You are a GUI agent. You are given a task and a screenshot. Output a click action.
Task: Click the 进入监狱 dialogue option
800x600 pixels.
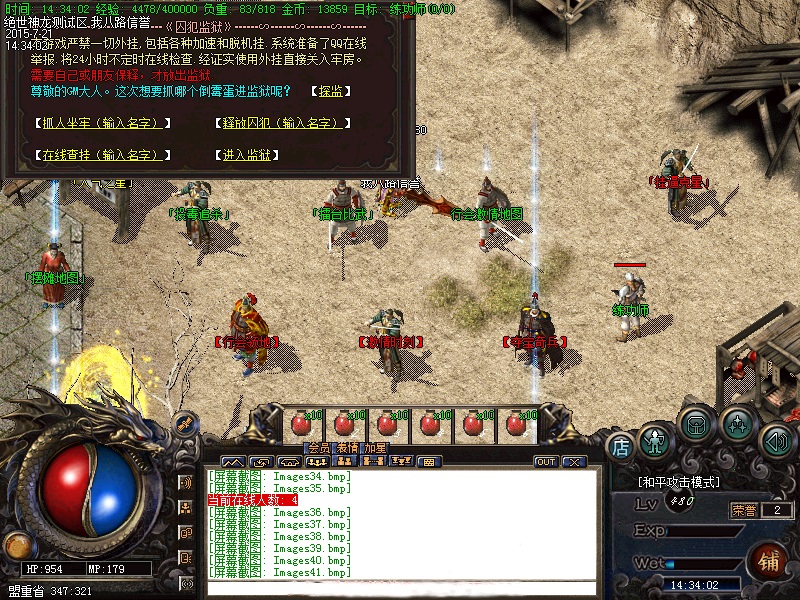(x=246, y=155)
